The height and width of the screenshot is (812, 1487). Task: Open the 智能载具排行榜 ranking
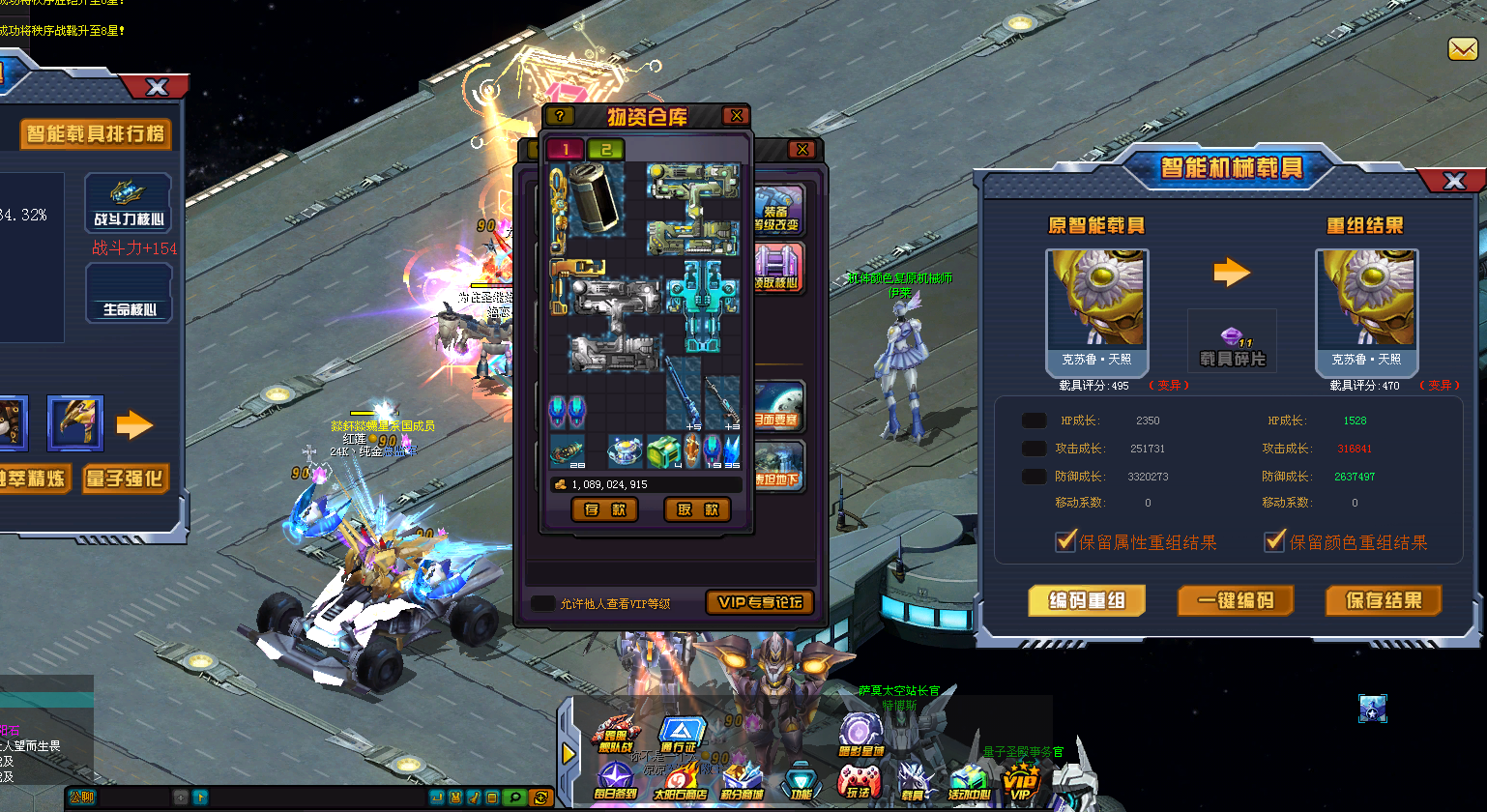[x=96, y=133]
